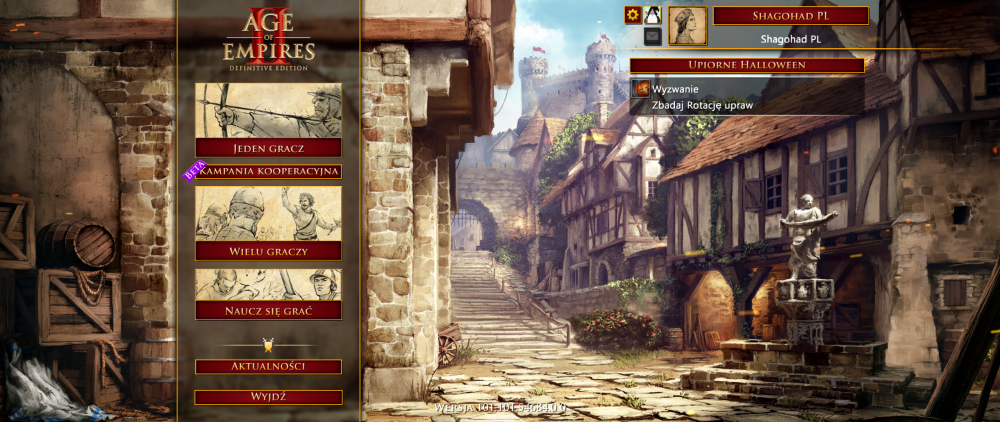
Task: Open the Jeden Gracz single-player menu
Action: (x=268, y=148)
